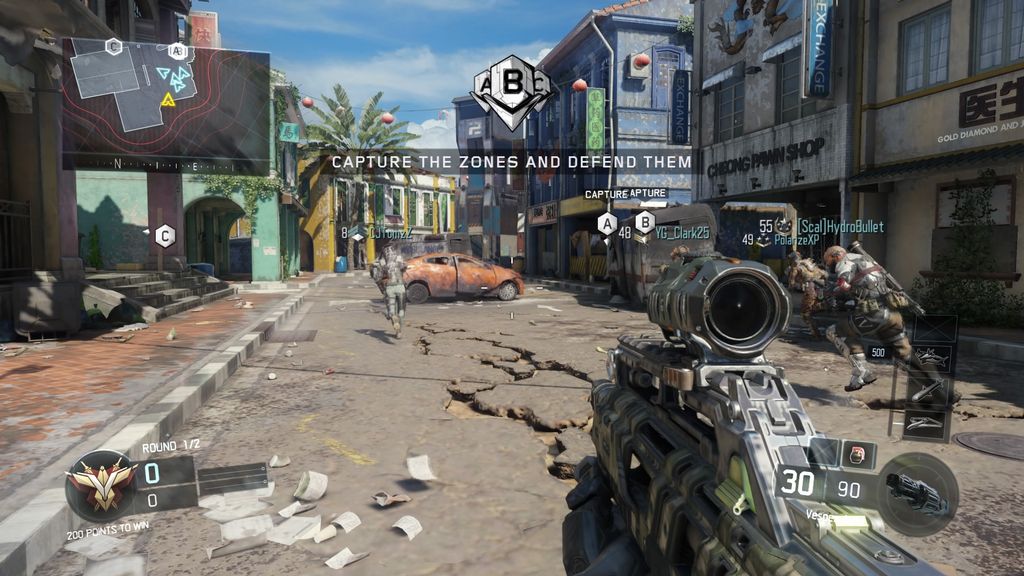The width and height of the screenshot is (1024, 576).
Task: Click the winged faction emblem by the score
Action: click(102, 484)
